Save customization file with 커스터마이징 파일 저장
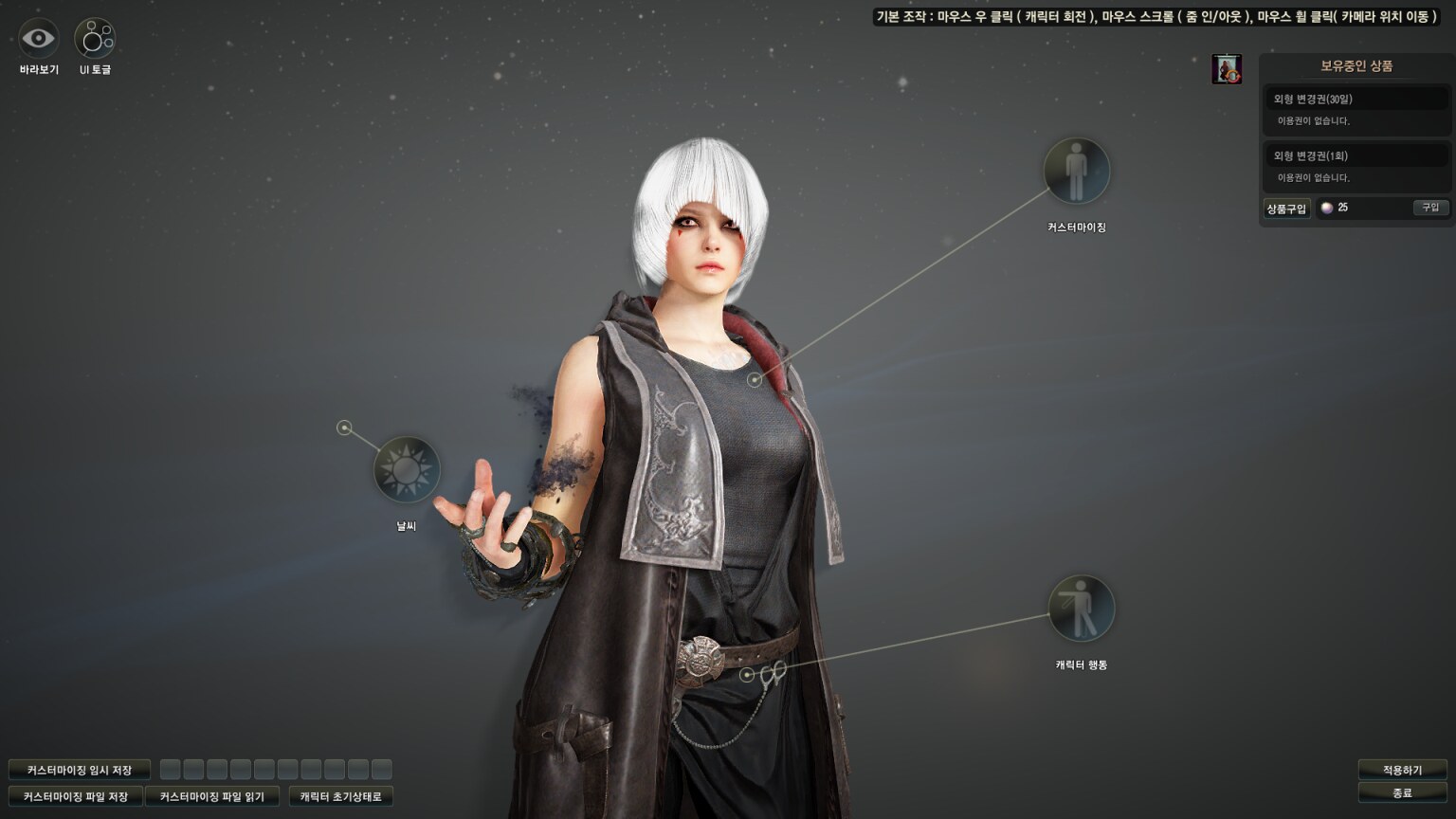This screenshot has width=1456, height=819. pos(76,796)
